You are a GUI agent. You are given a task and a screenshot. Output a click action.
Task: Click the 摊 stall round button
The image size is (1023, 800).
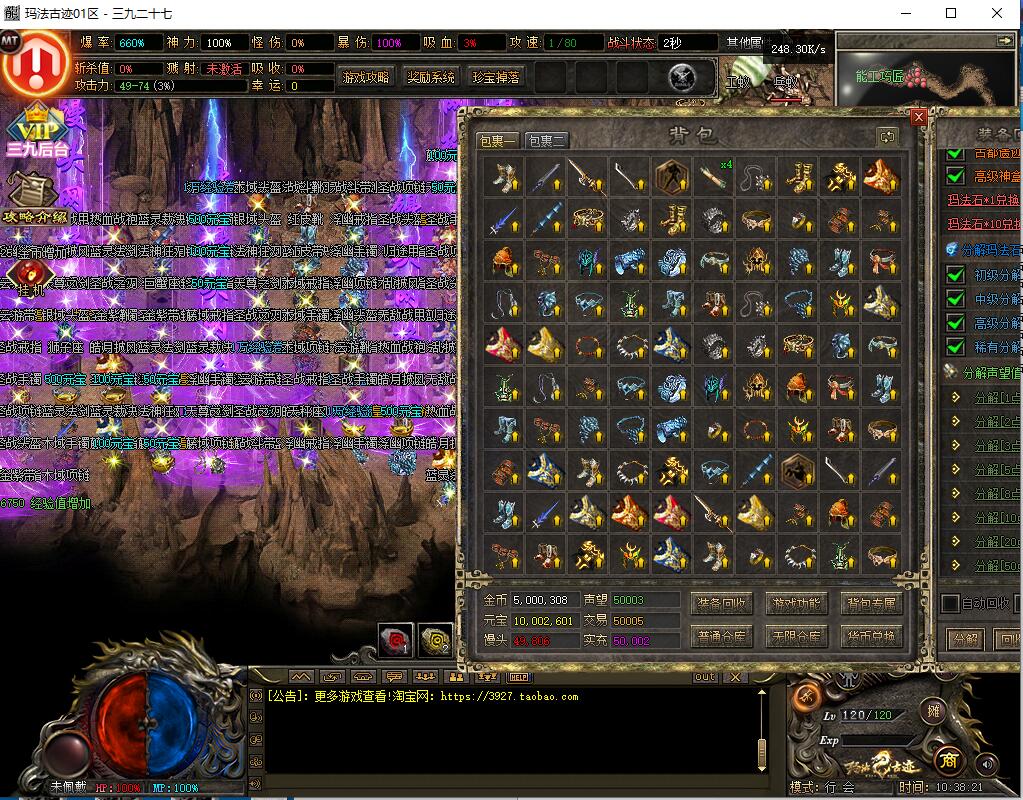pyautogui.click(x=934, y=711)
